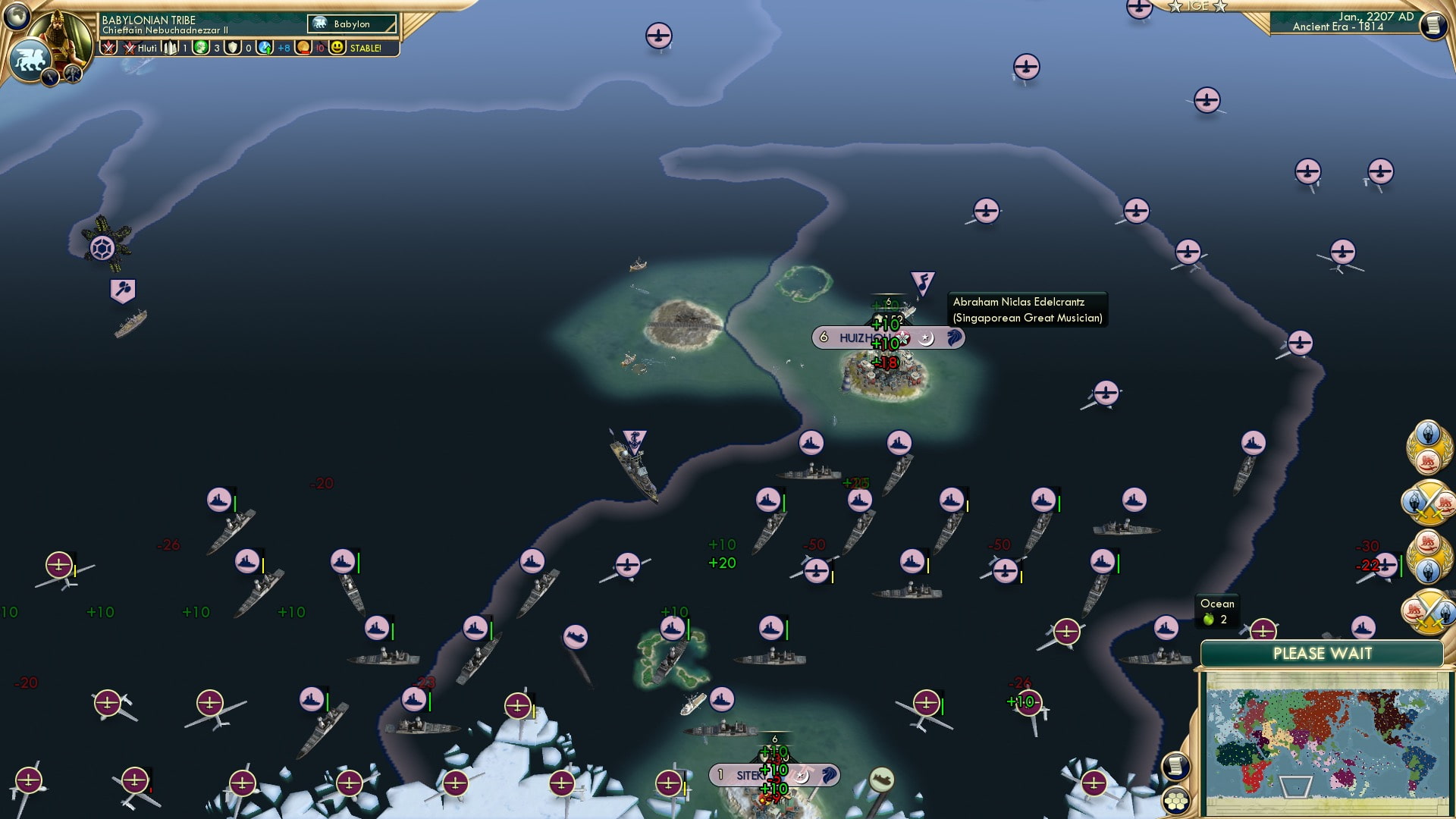Open the crossed-swords war notification on right edge

click(x=1429, y=504)
